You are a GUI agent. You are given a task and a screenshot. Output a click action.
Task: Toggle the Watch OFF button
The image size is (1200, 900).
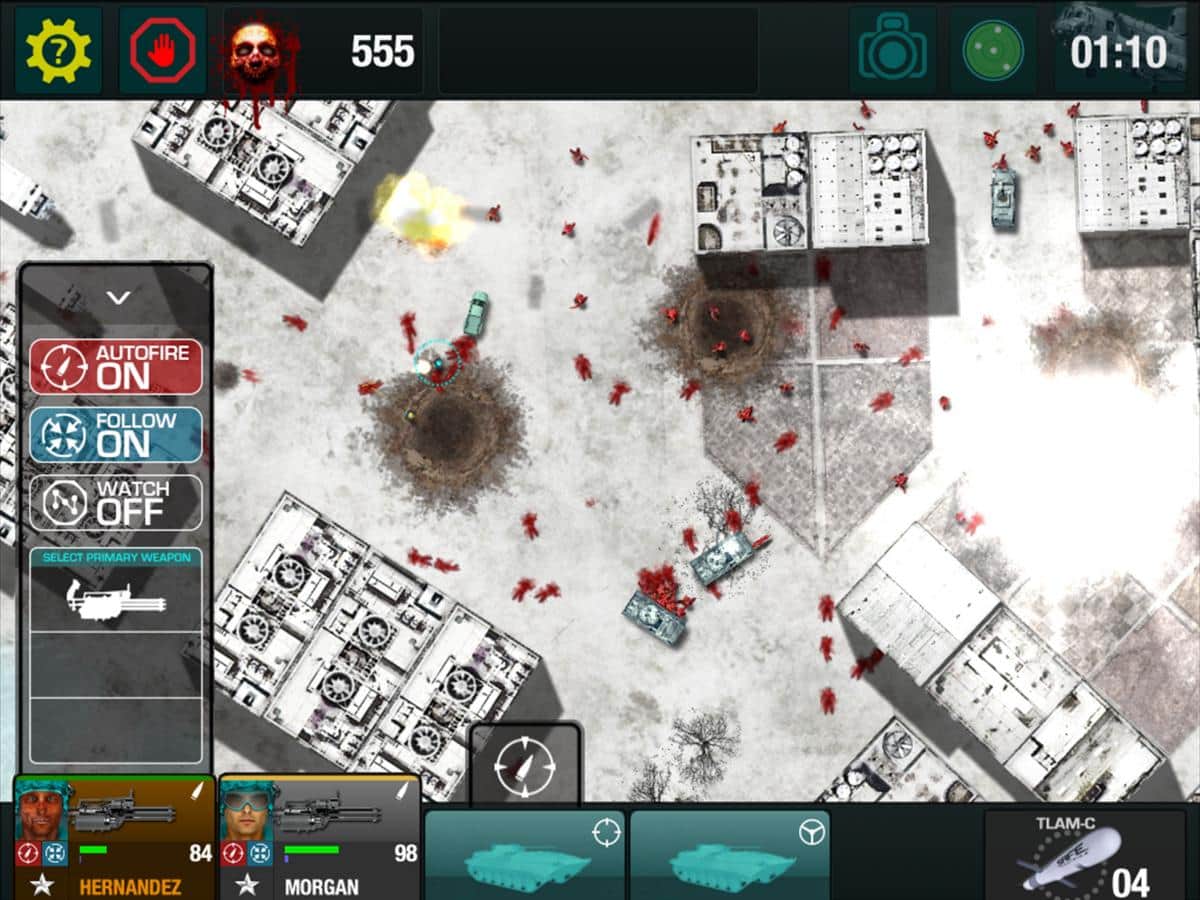116,502
